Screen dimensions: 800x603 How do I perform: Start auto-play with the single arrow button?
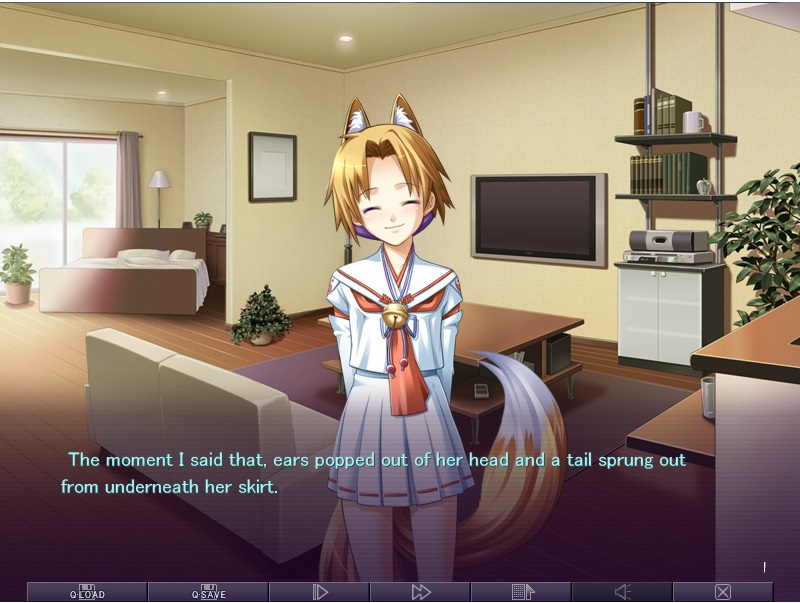pos(320,592)
